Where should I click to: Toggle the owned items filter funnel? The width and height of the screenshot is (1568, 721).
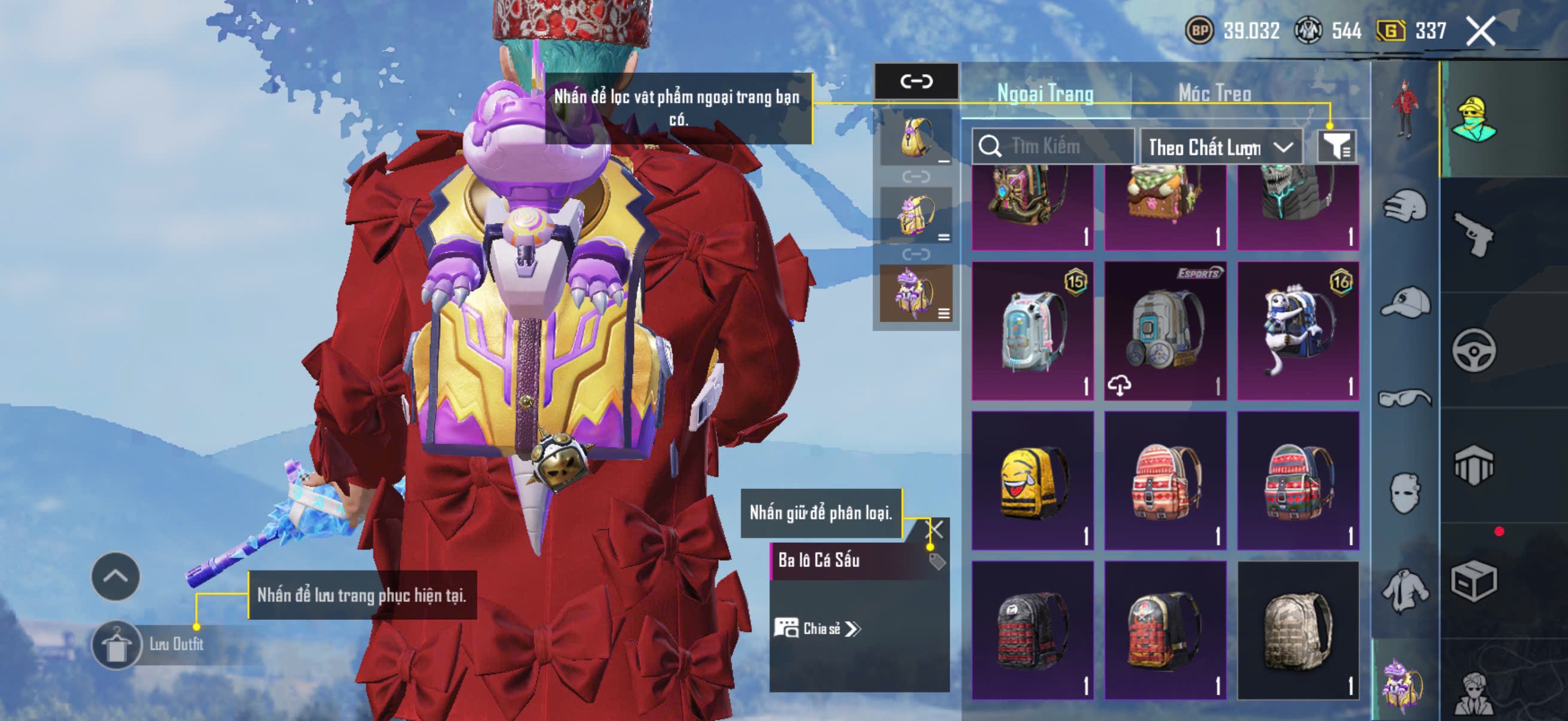1337,146
